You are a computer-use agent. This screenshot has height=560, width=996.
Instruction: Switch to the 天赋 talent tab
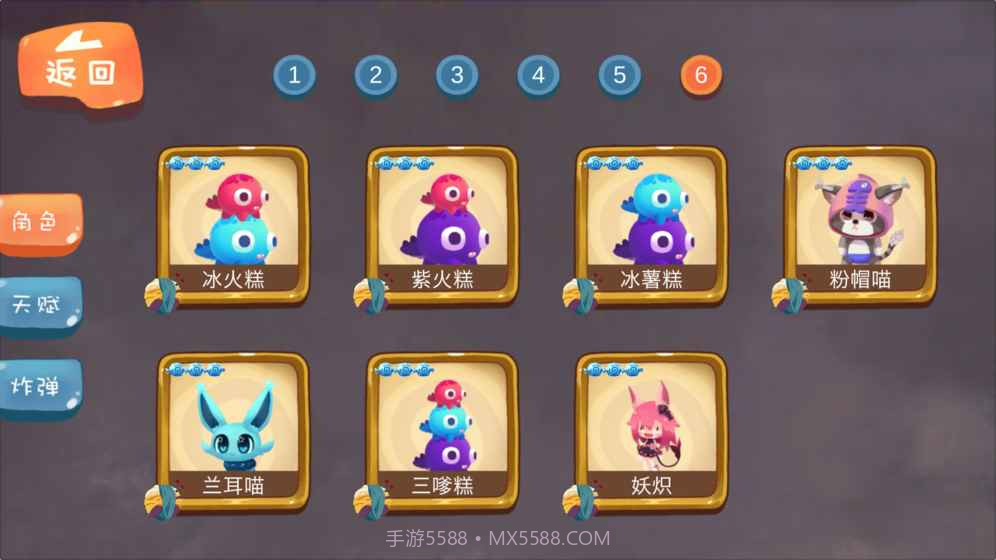click(x=40, y=304)
